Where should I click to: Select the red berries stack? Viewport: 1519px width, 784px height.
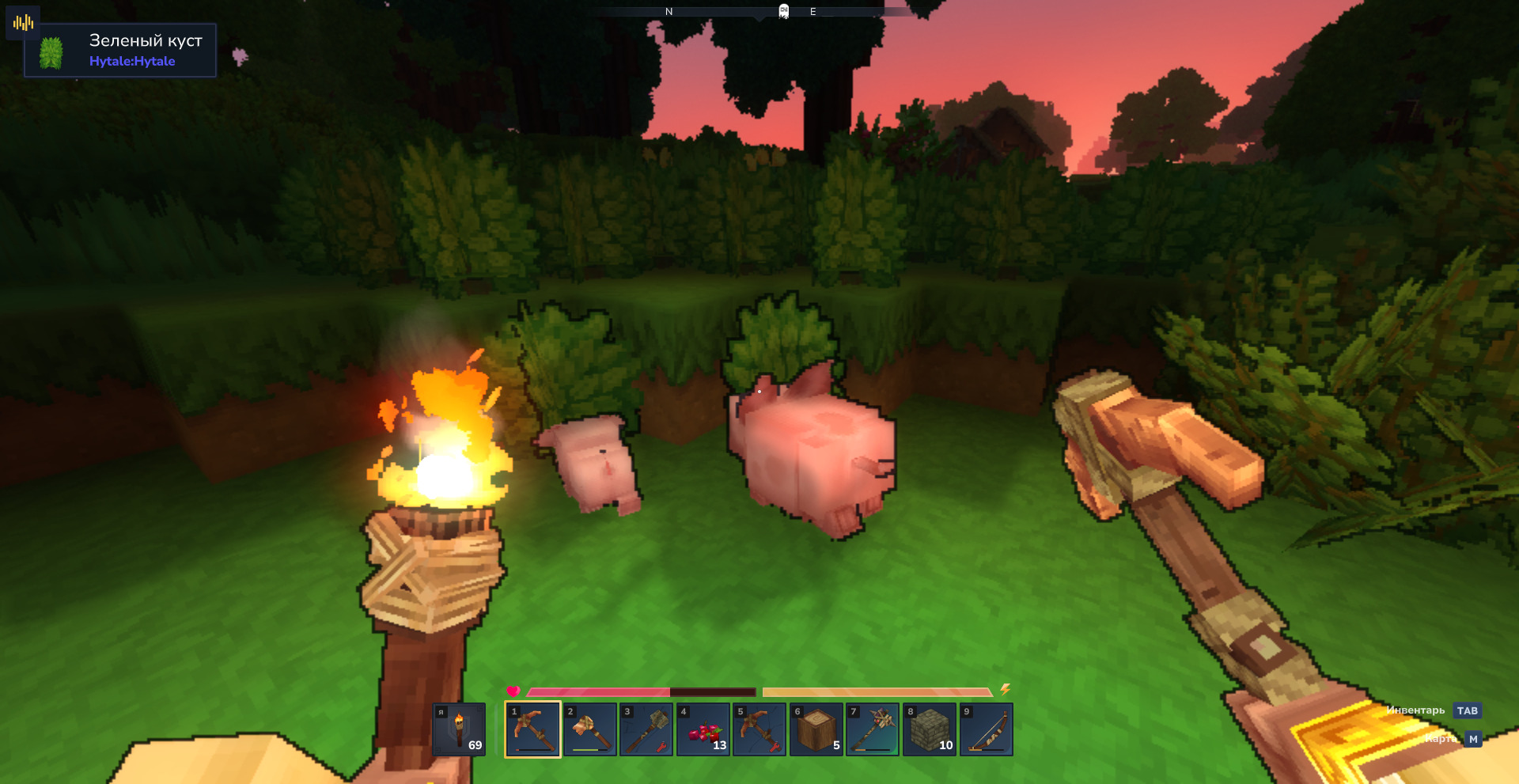(x=703, y=729)
